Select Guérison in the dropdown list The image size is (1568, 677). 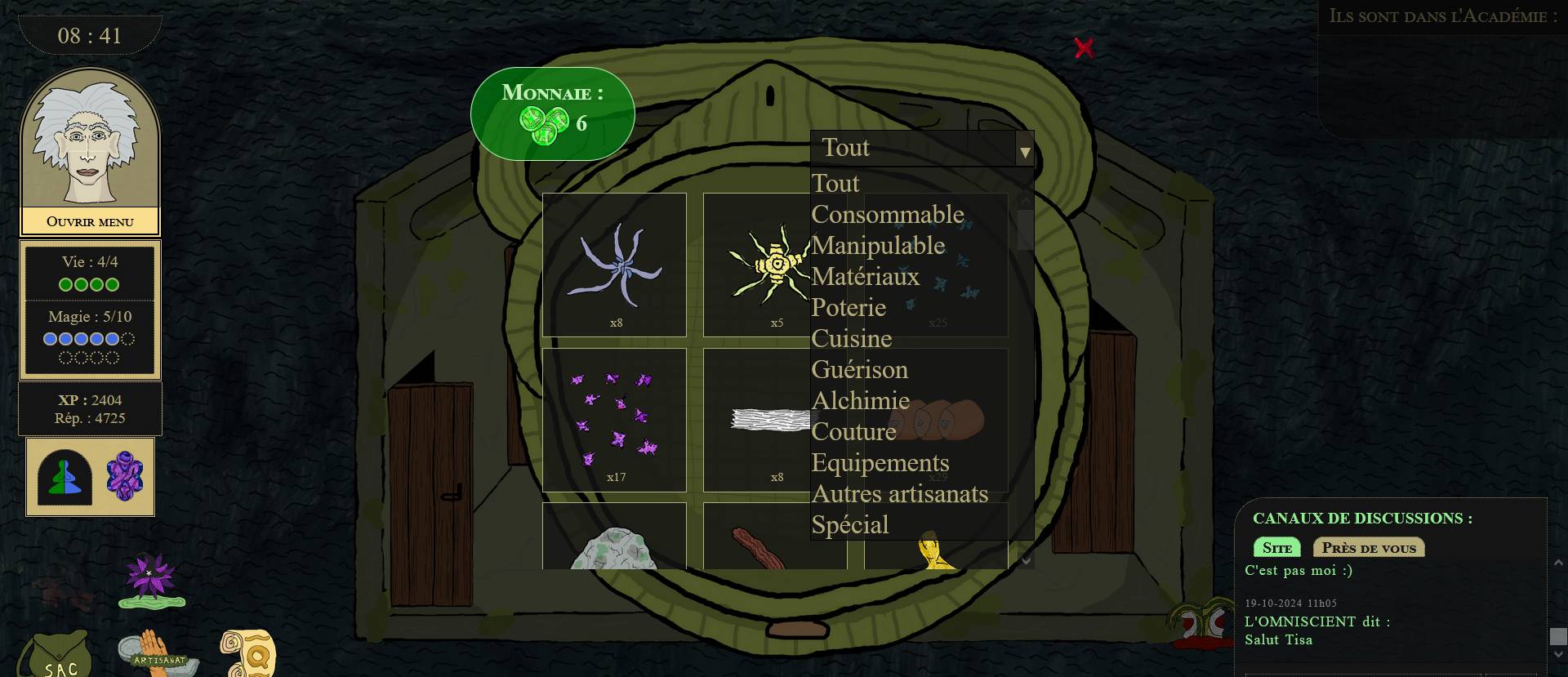click(x=859, y=370)
